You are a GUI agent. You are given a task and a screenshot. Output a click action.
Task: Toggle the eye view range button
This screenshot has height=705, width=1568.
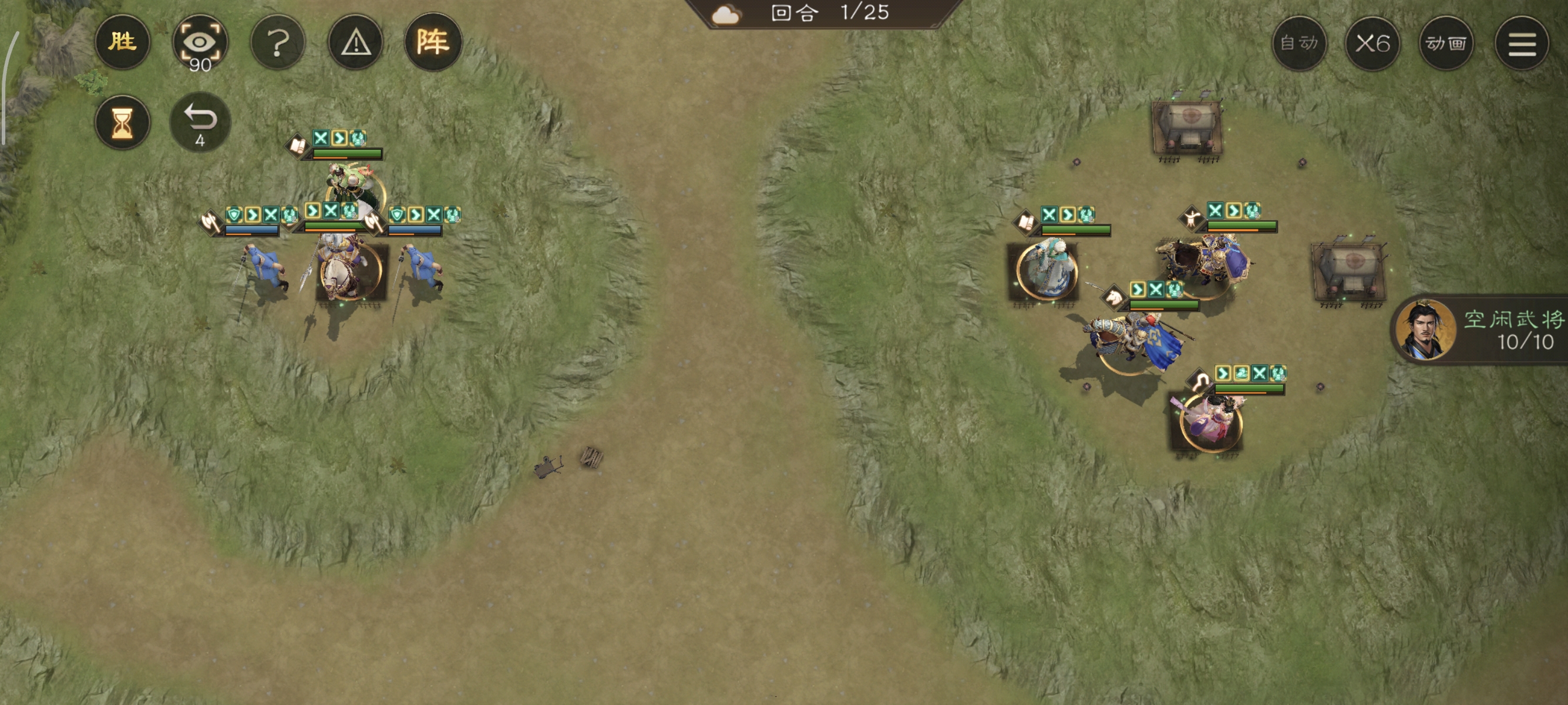200,43
